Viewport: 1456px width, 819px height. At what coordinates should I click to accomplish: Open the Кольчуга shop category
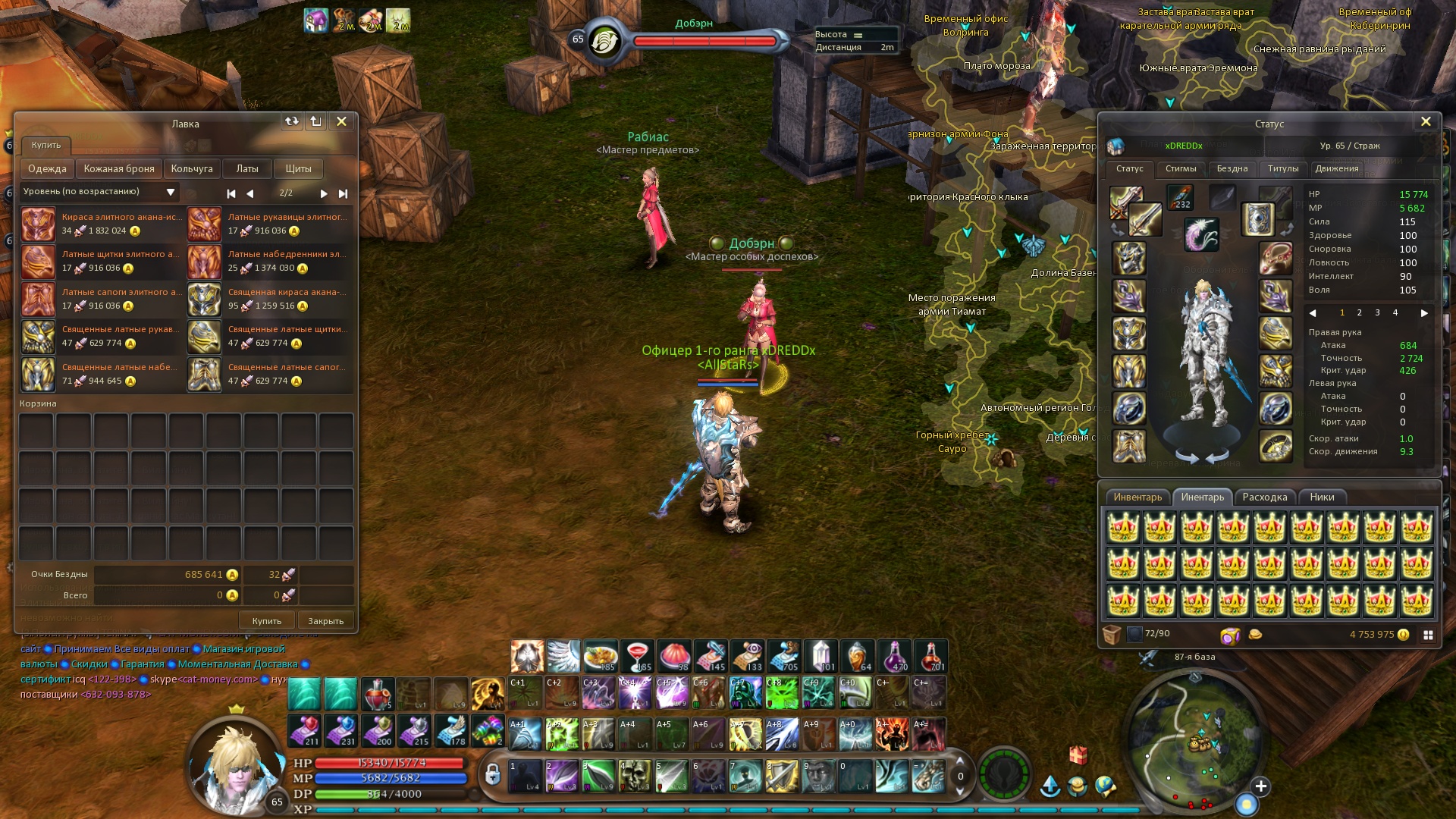[192, 168]
